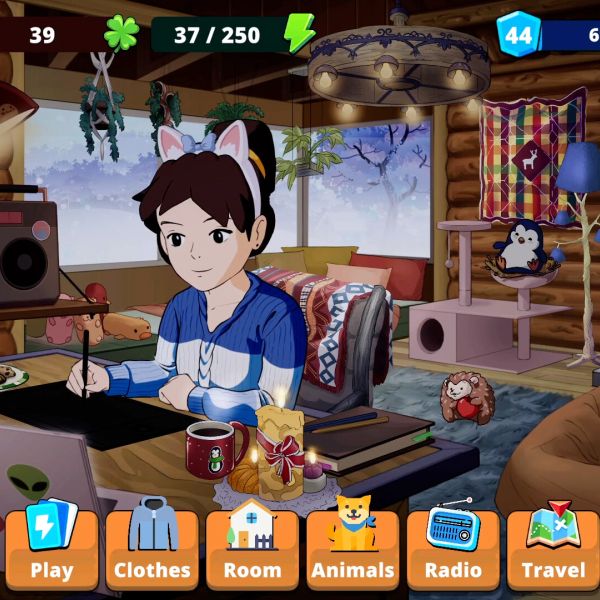
Task: Select the blue level 44 badge
Action: point(518,35)
